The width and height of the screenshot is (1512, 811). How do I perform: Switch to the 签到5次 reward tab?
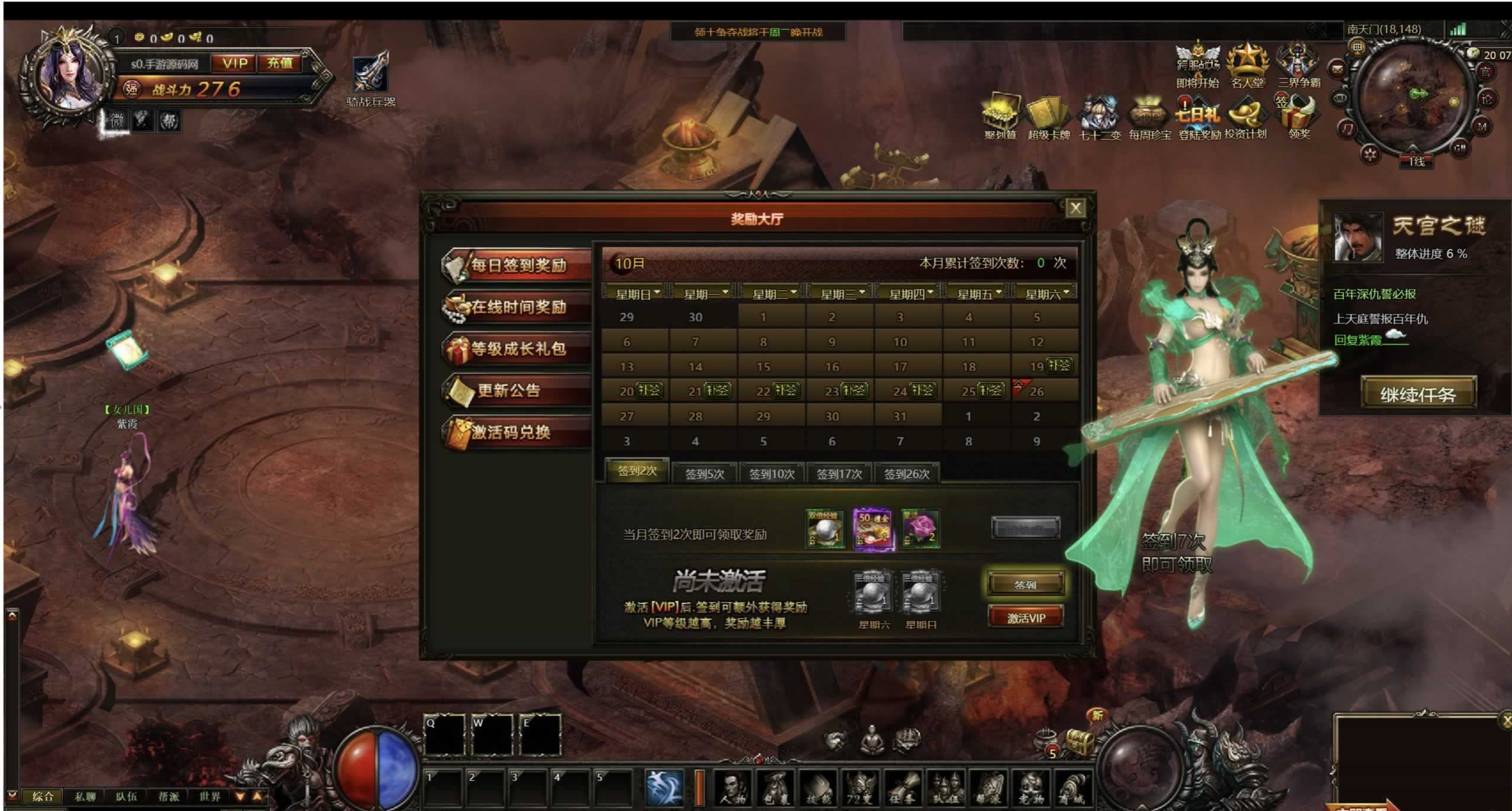[704, 474]
